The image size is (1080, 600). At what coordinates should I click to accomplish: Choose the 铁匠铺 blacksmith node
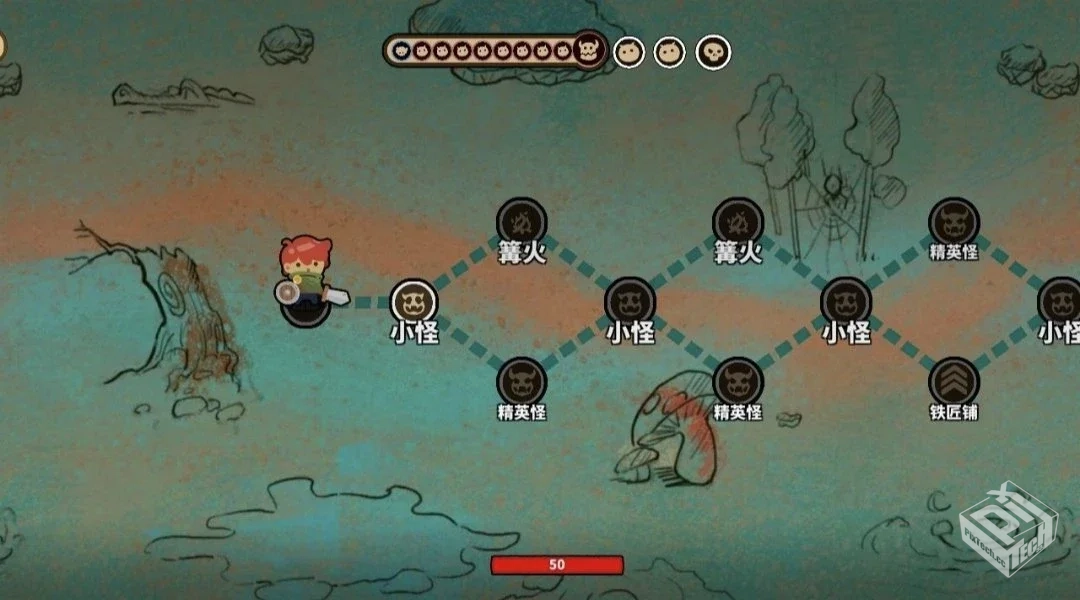point(953,381)
